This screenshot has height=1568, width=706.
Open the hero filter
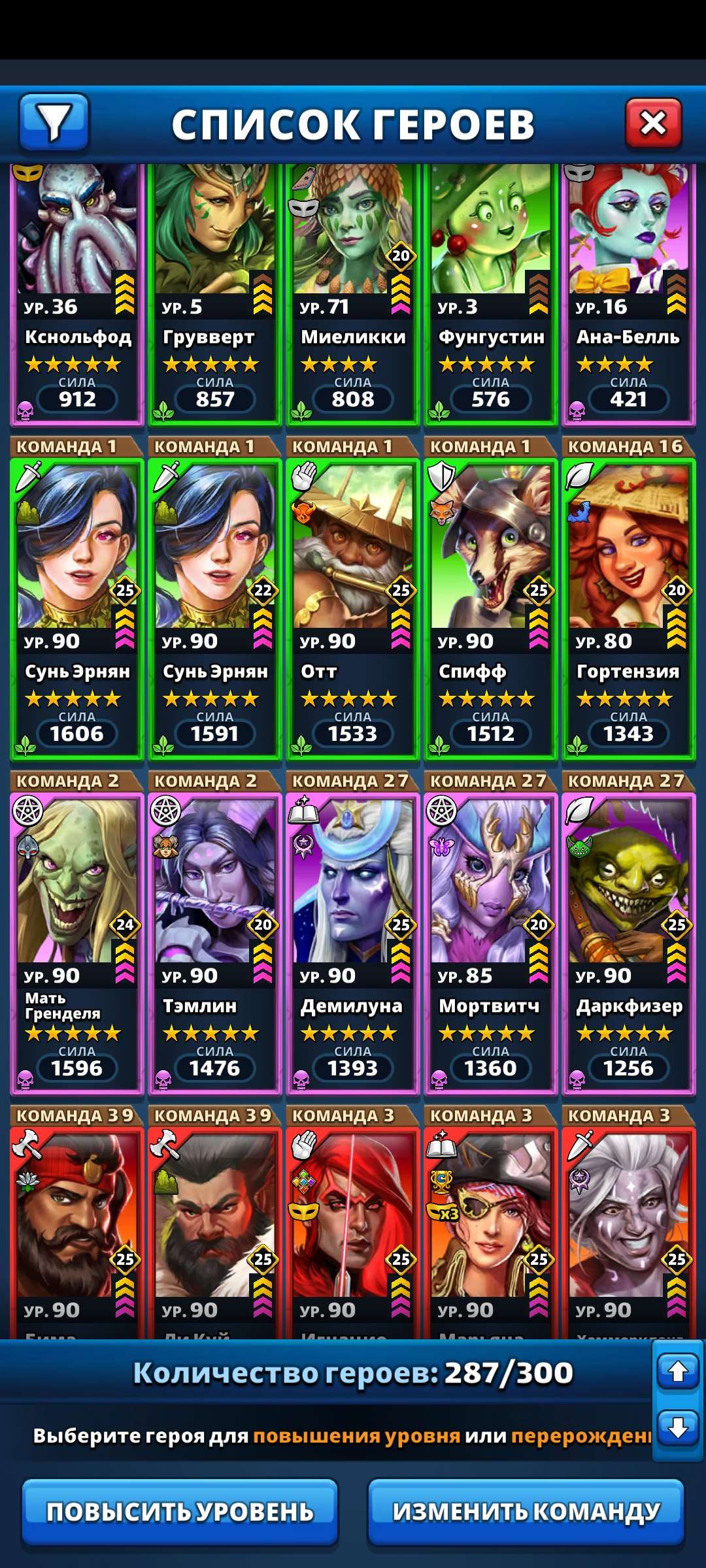(54, 122)
